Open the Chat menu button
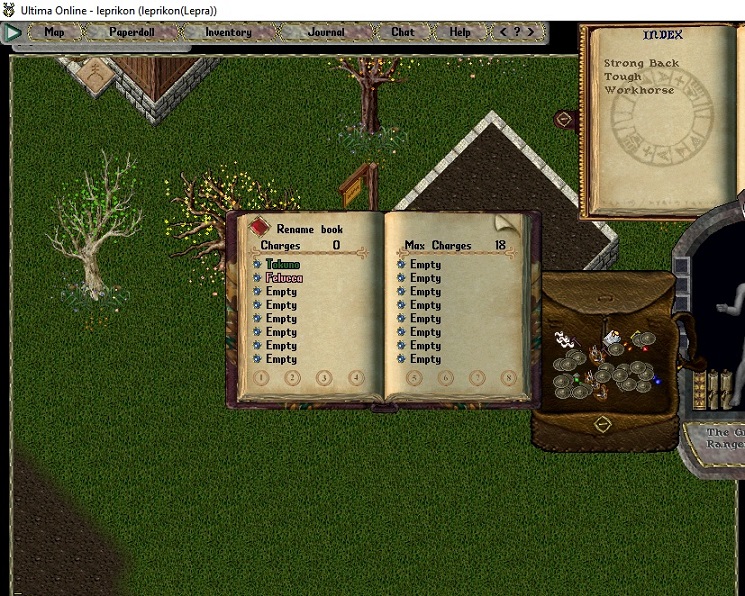Viewport: 745px width, 596px height. coord(403,32)
